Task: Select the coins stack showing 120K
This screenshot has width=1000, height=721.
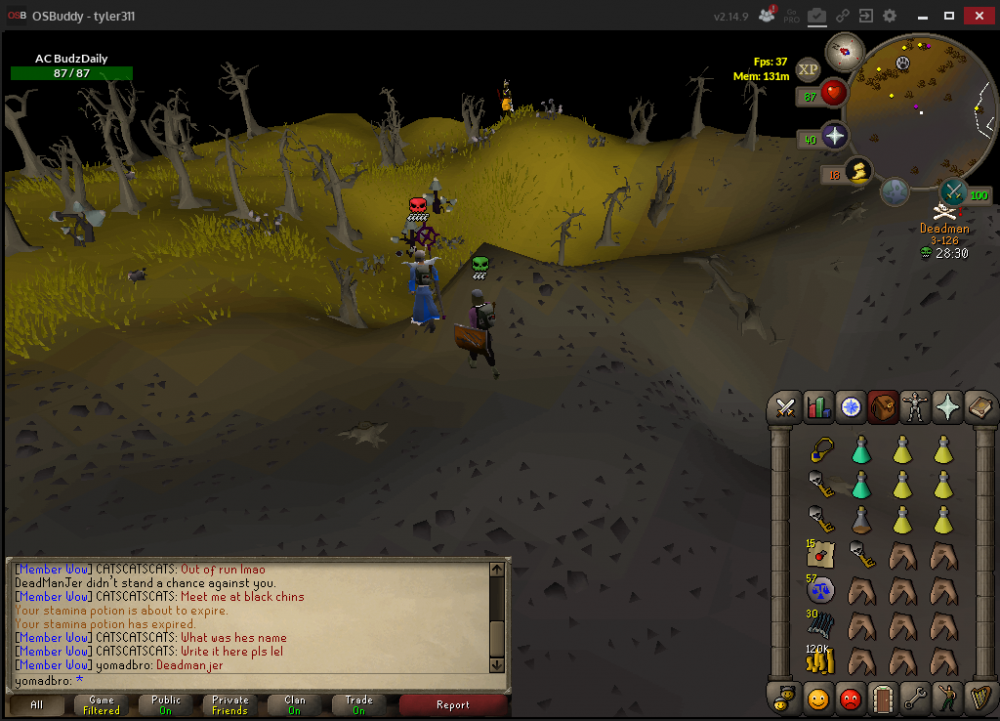Action: pos(820,659)
